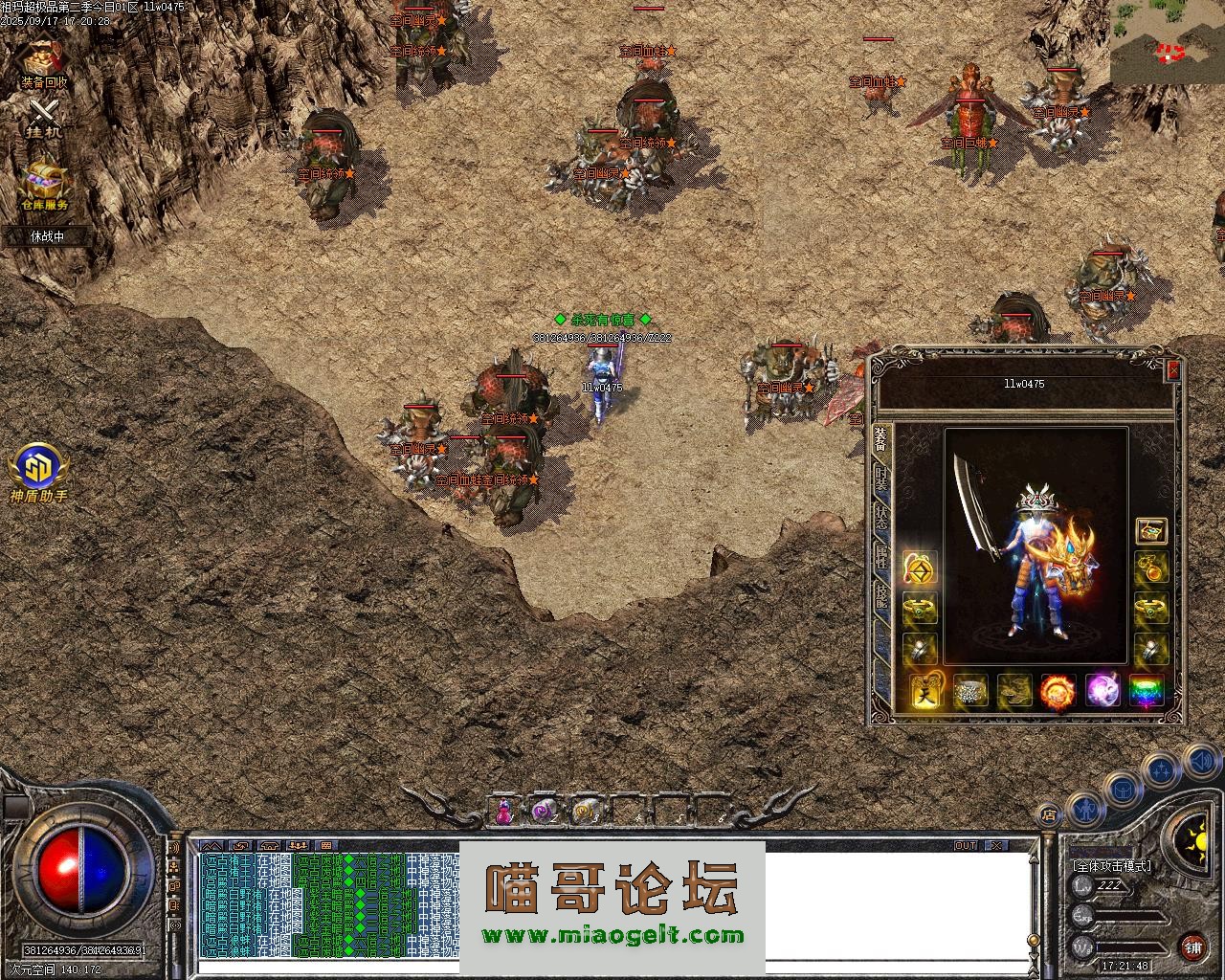The image size is (1225, 980).
Task: Toggle the 休战中 truce status button
Action: (47, 235)
